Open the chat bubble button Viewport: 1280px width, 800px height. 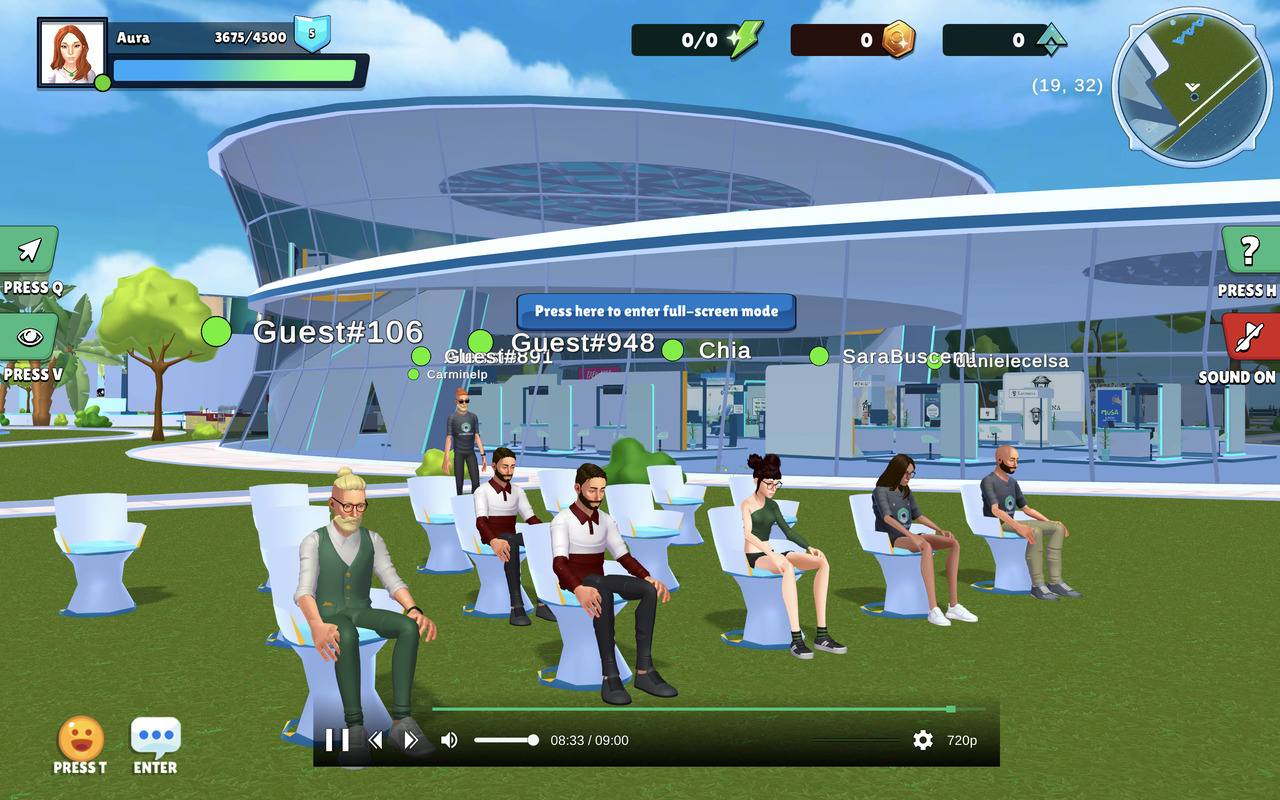(x=156, y=737)
